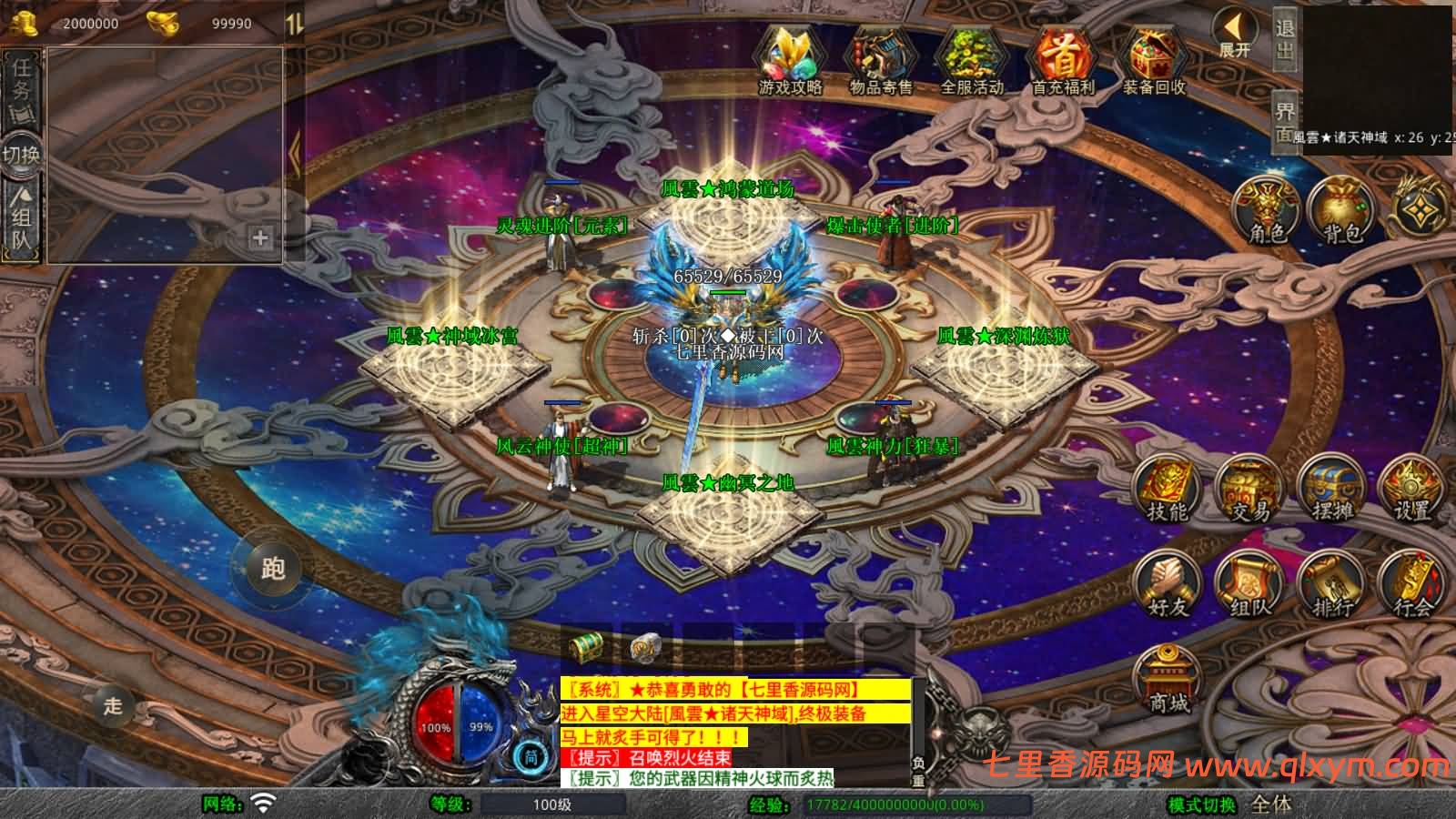Click the 展开 expand arrow button
Viewport: 1456px width, 819px height.
tap(1236, 35)
